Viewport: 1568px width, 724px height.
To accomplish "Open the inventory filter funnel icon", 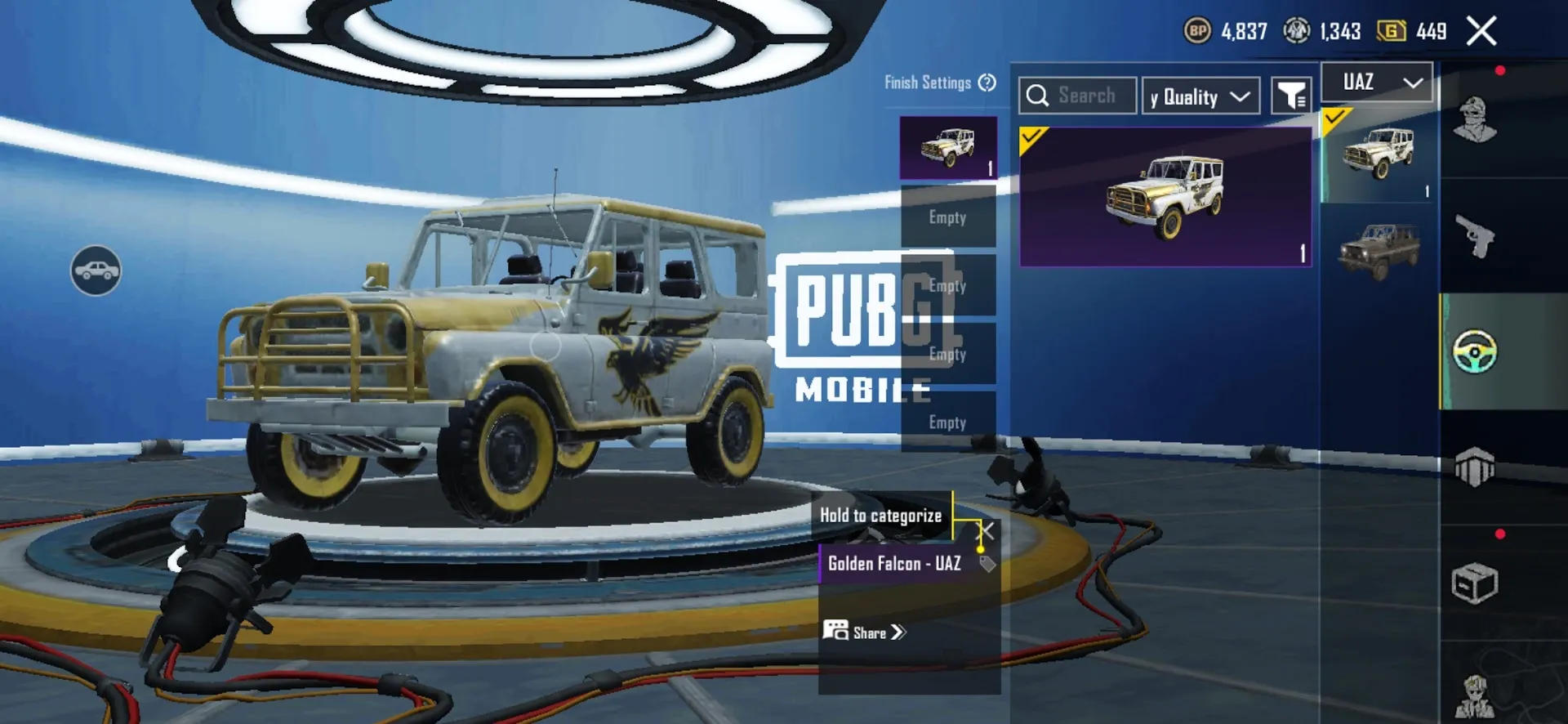I will (x=1290, y=95).
